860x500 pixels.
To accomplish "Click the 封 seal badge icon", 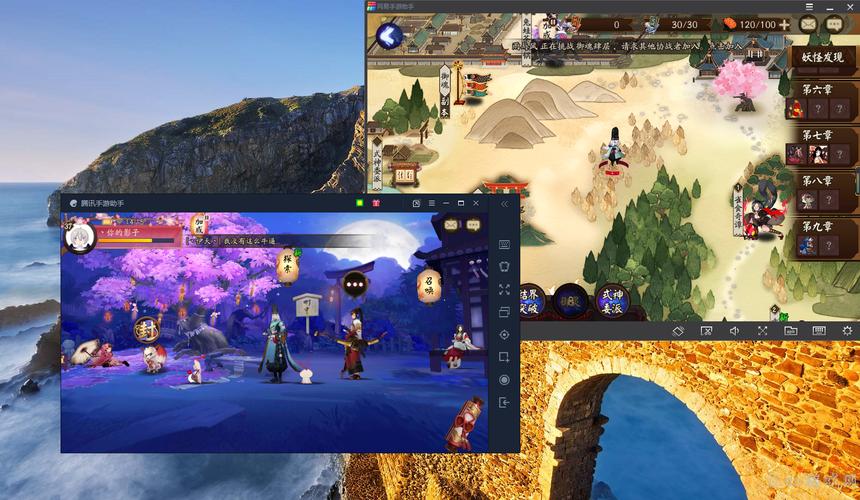I will tap(146, 328).
